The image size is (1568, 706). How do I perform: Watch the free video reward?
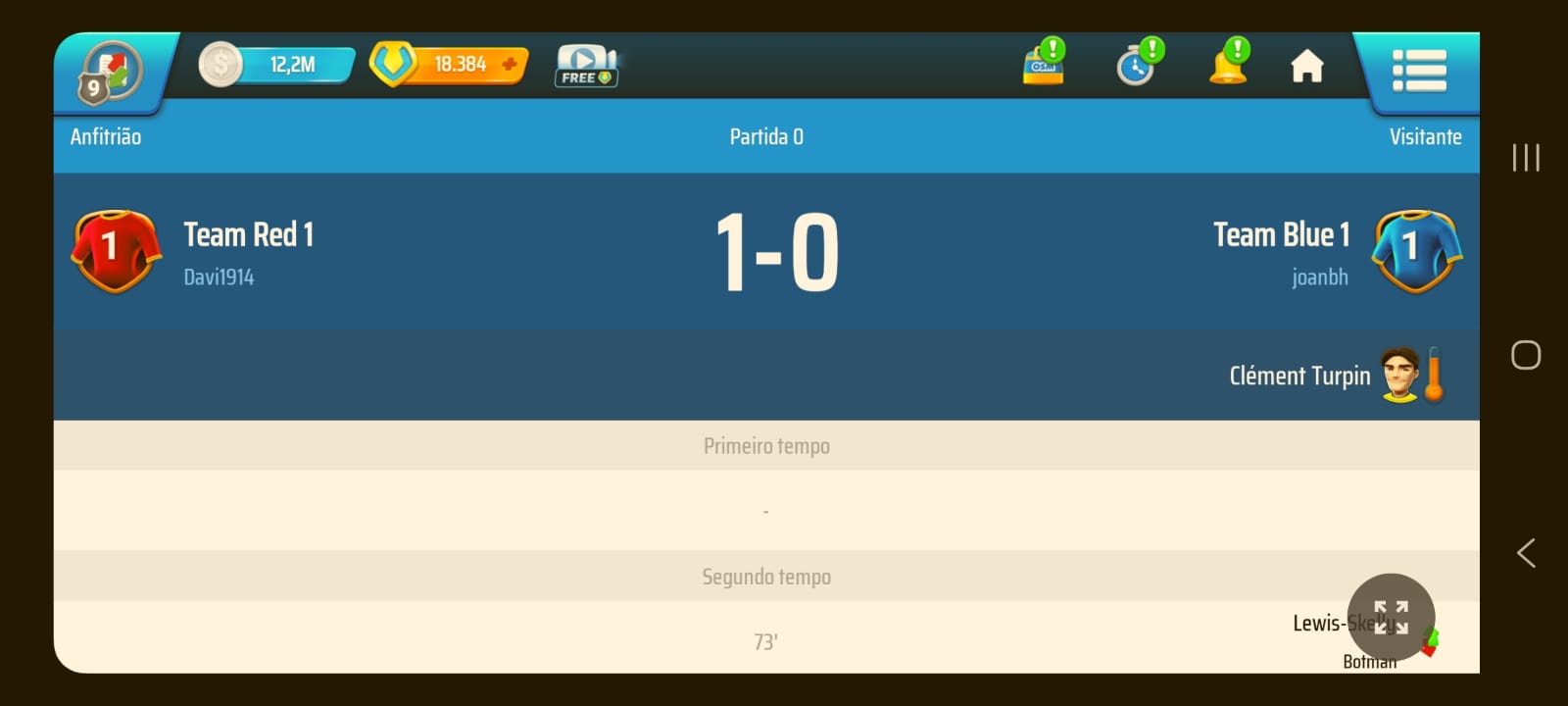point(586,67)
